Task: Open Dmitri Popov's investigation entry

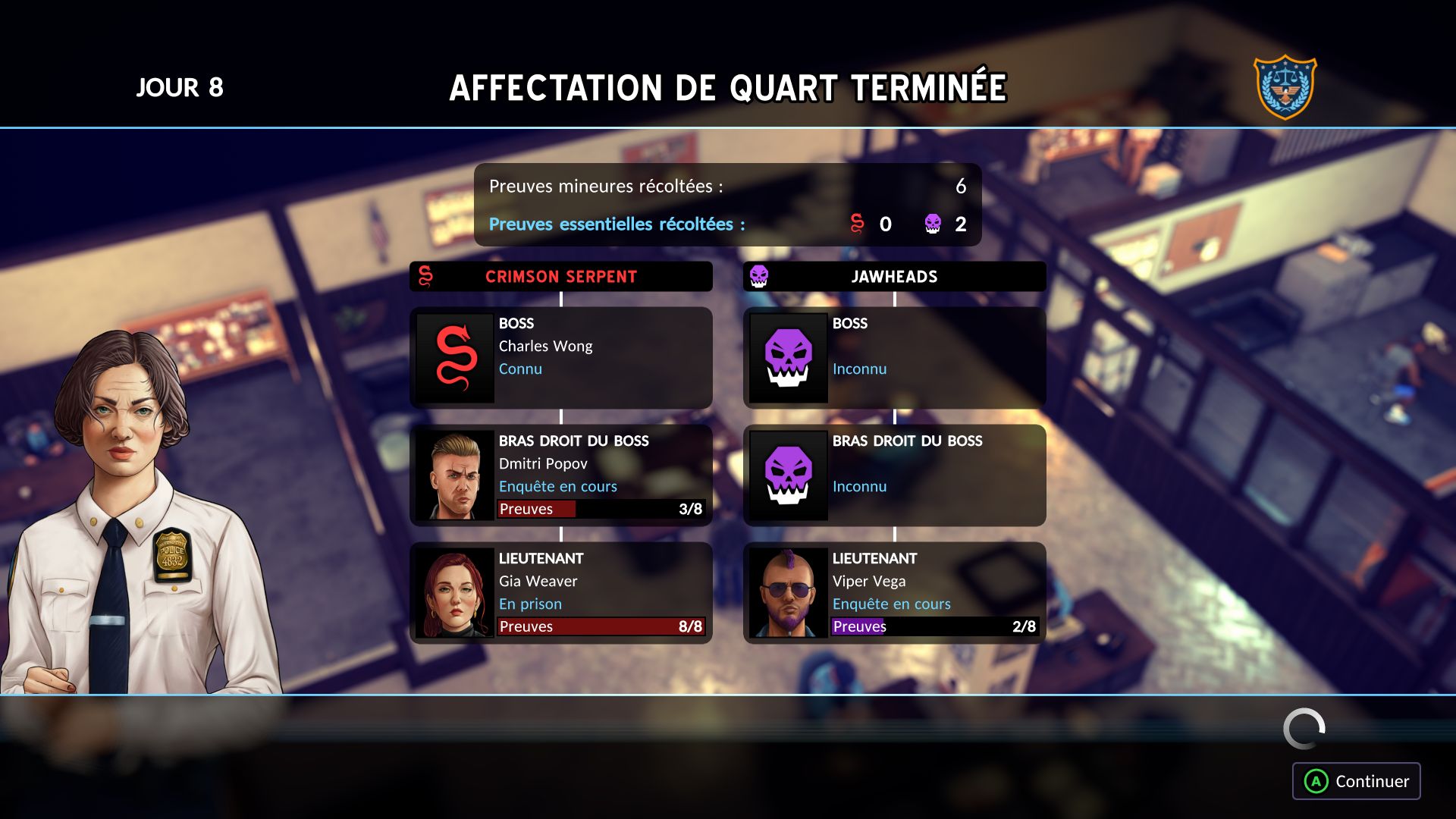Action: click(561, 475)
